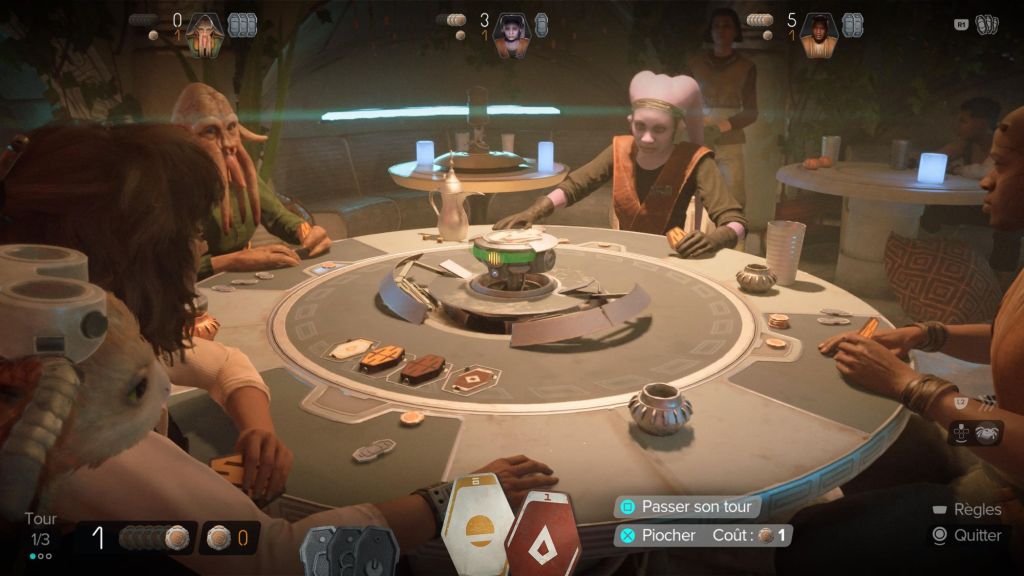Click the third opponent's portrait
The image size is (1024, 576).
click(818, 34)
